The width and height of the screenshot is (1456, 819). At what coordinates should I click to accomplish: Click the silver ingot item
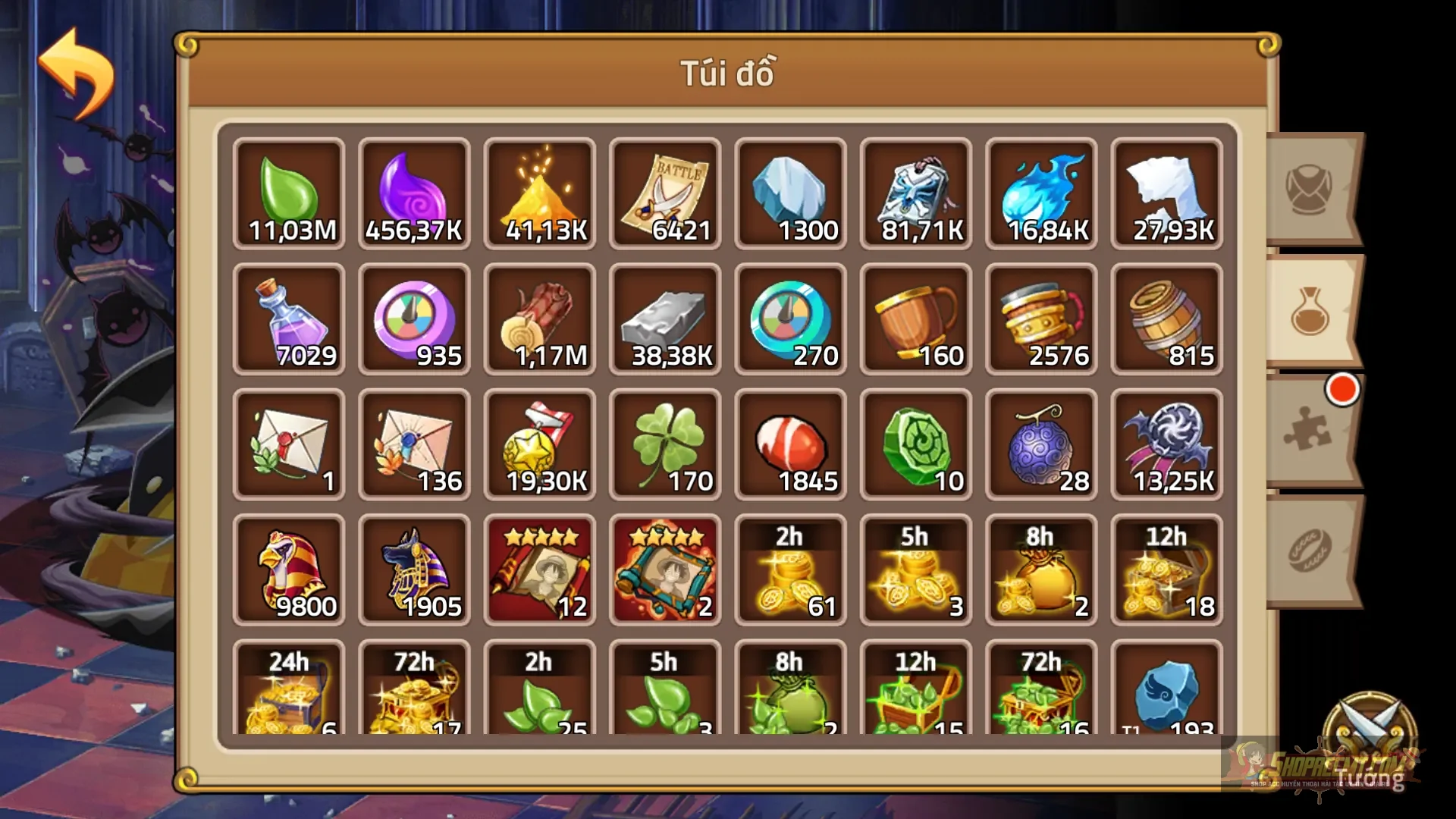pyautogui.click(x=665, y=318)
